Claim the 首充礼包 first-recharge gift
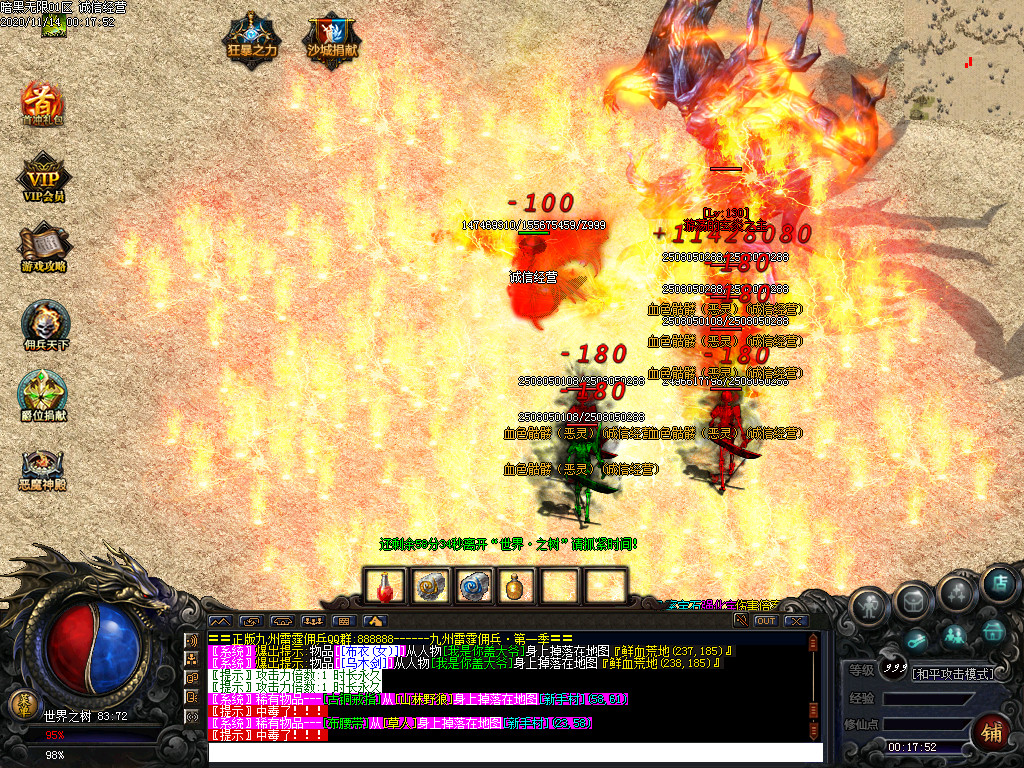1024x768 pixels. (43, 104)
